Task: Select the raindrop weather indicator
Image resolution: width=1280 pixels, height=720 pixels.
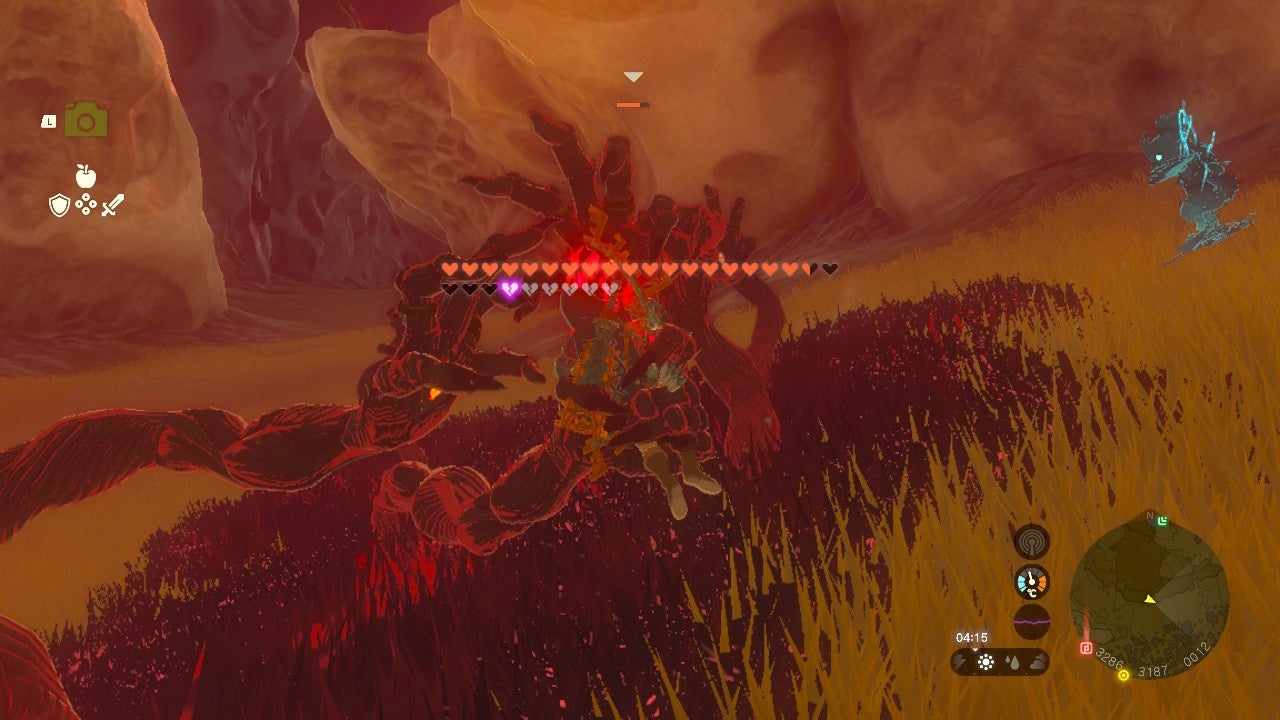Action: [x=1014, y=662]
